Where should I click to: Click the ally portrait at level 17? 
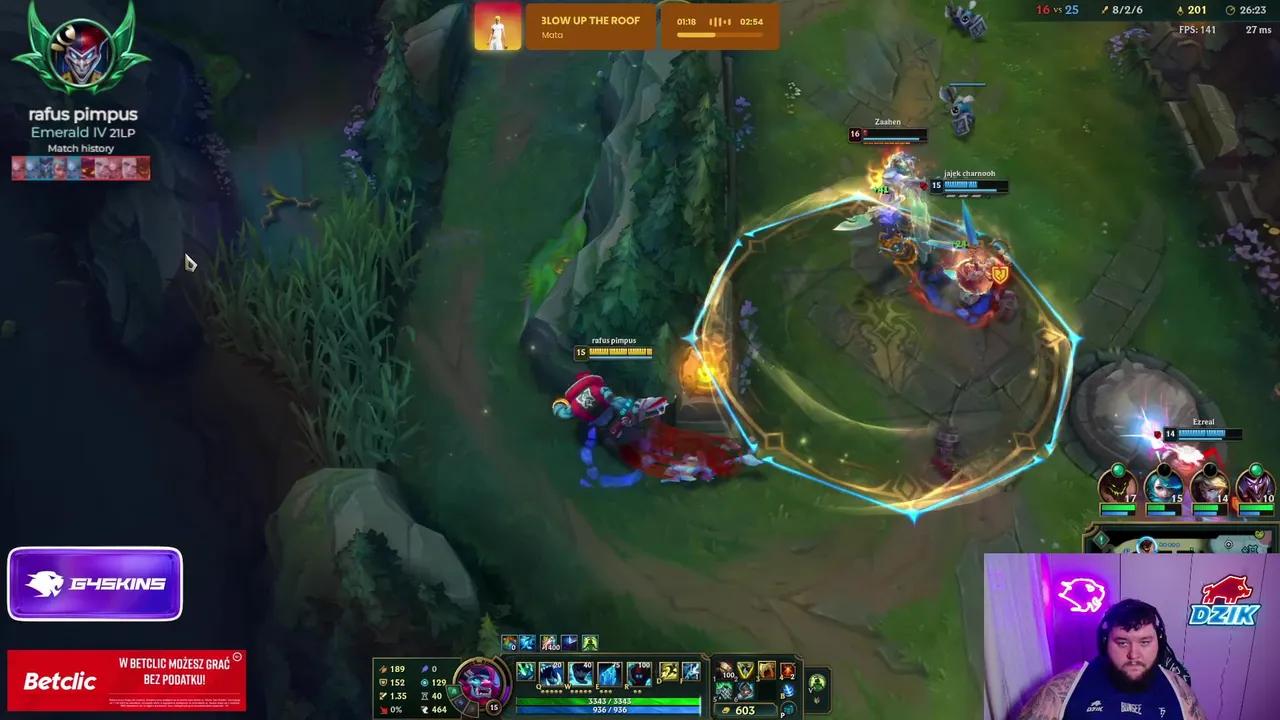tap(1117, 487)
